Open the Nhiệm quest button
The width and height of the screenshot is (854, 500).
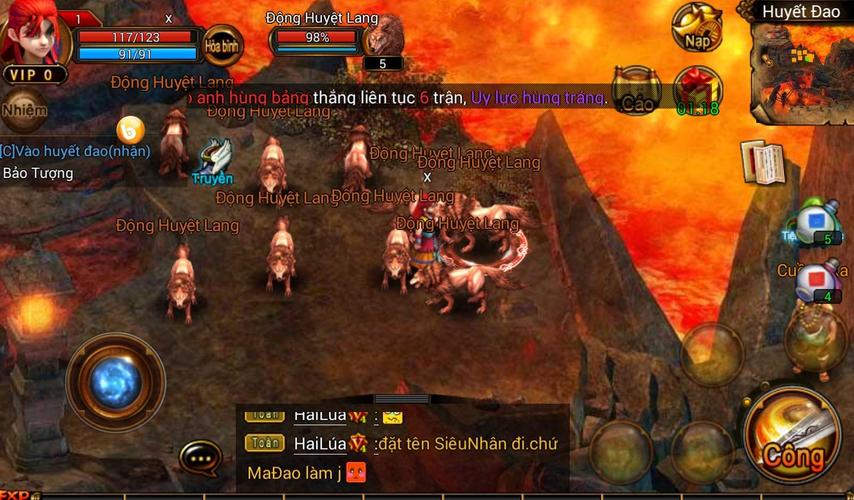24,110
